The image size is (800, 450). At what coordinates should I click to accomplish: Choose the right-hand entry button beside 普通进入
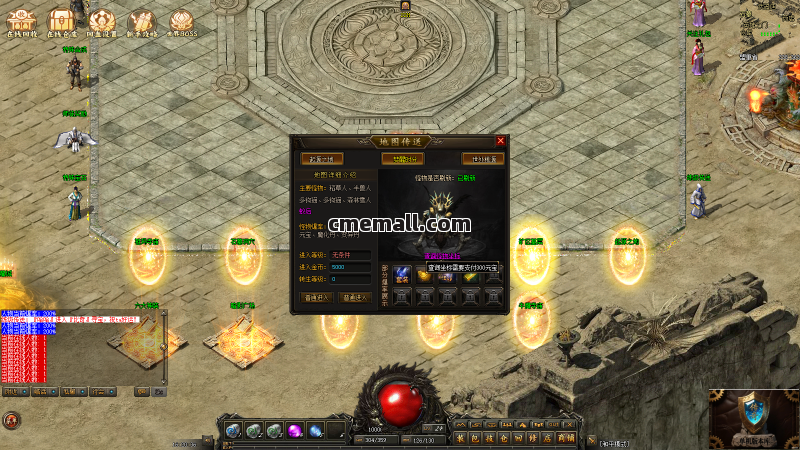pos(355,297)
